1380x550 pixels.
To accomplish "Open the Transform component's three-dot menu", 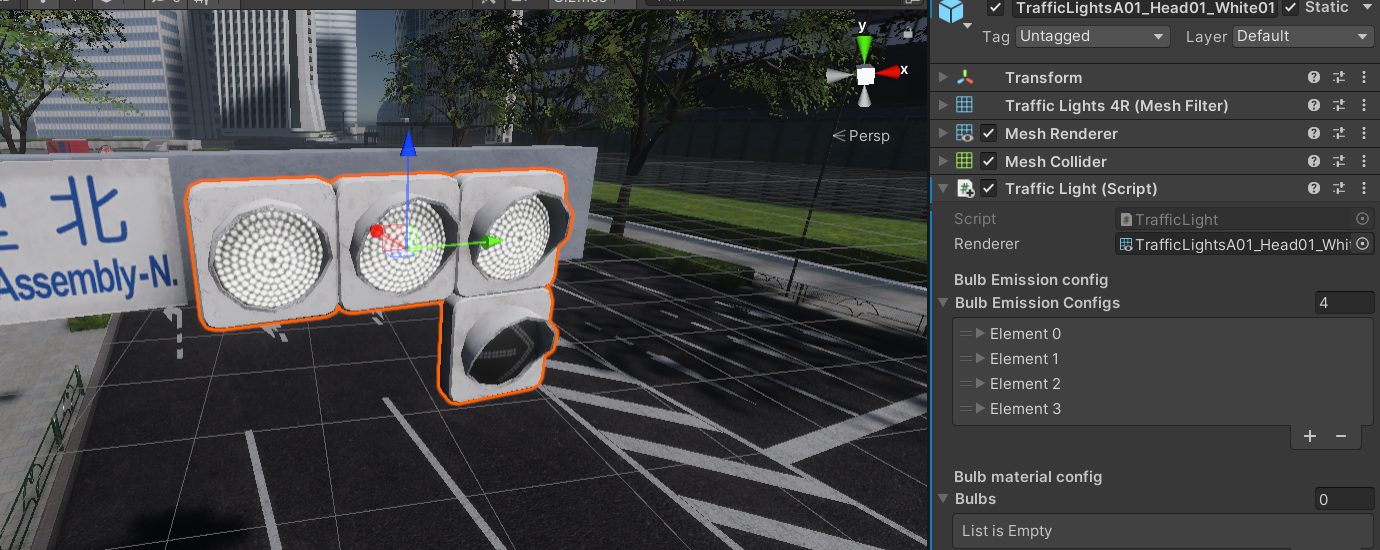I will coord(1364,78).
